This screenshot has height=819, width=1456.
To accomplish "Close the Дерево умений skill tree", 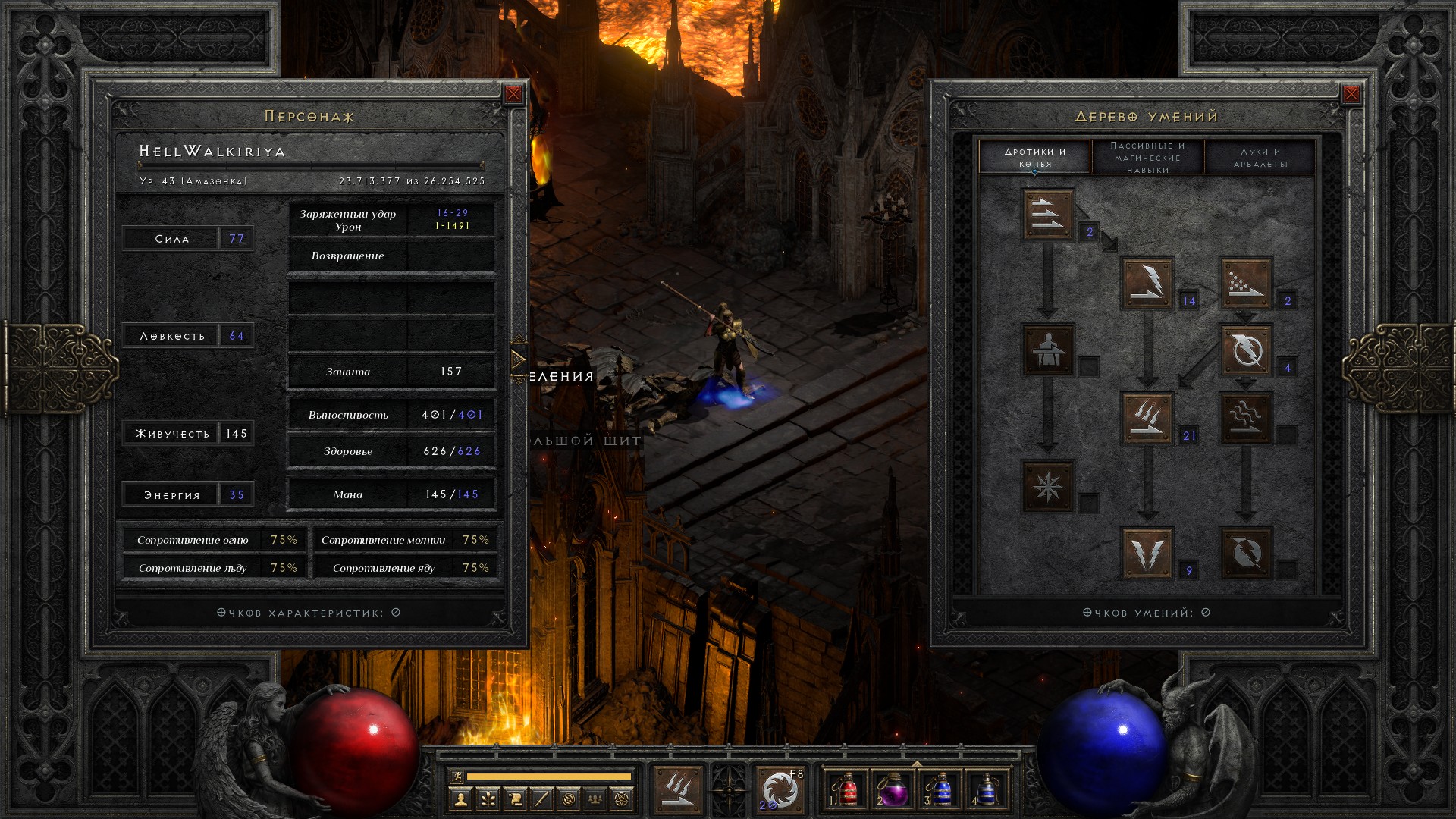I will coord(1351,94).
